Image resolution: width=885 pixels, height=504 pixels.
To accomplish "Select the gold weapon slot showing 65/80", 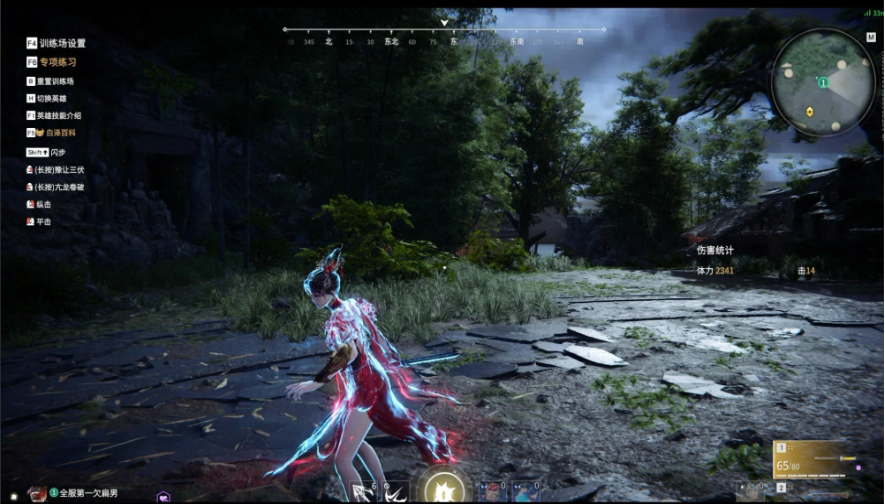I will (809, 460).
